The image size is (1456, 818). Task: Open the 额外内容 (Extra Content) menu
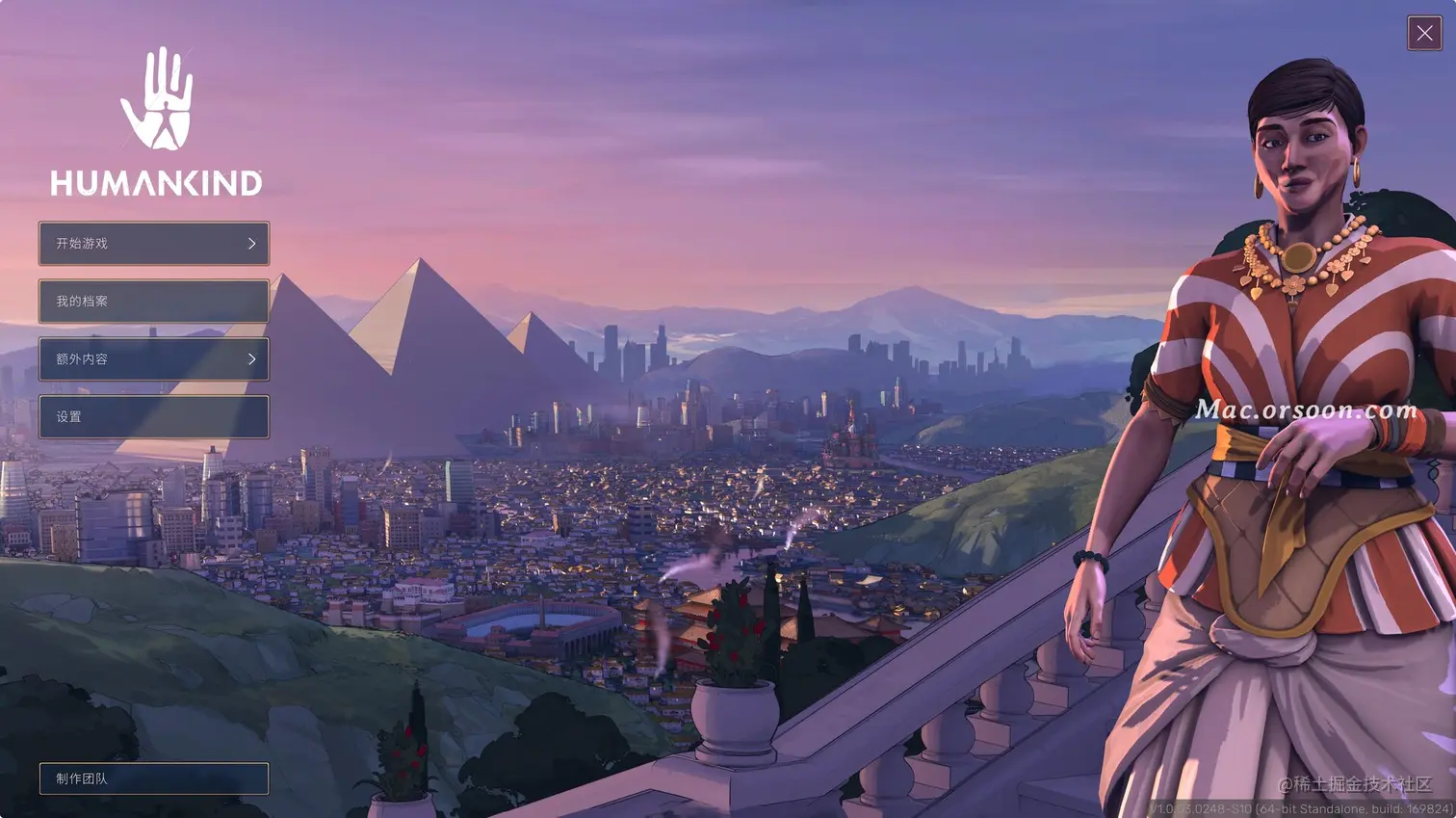coord(154,359)
